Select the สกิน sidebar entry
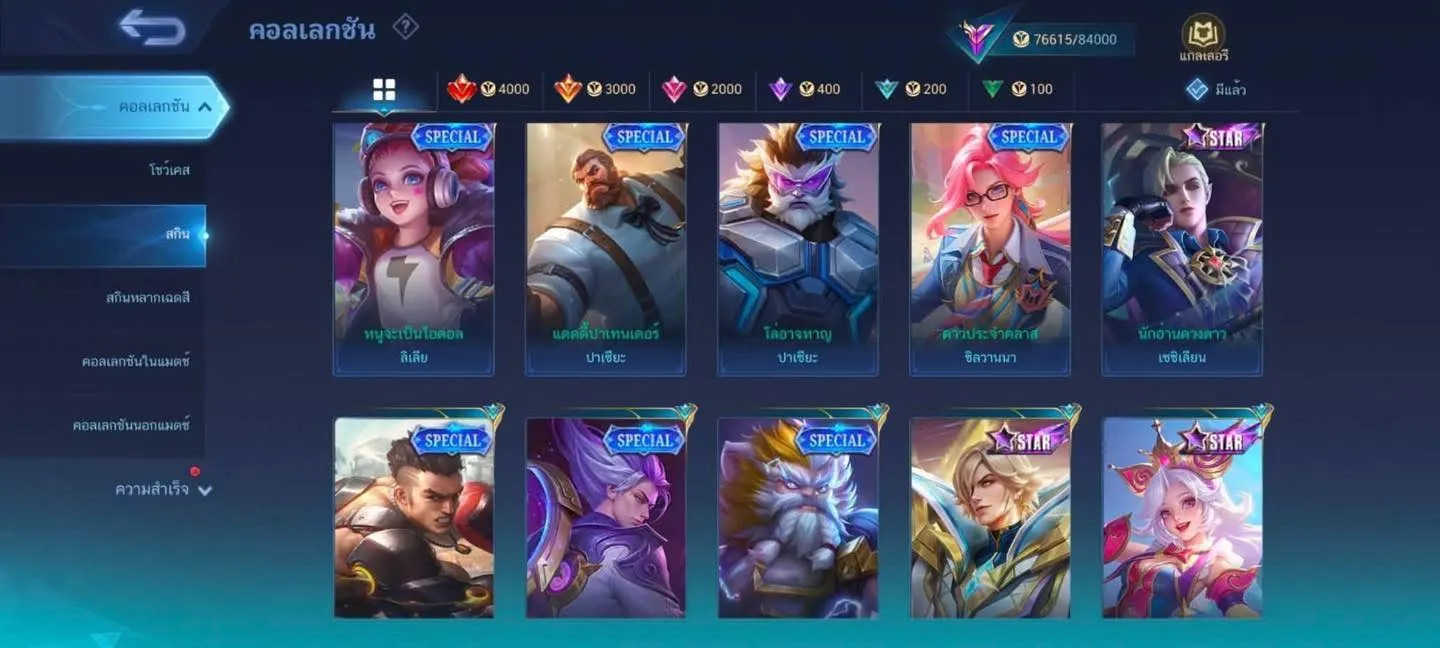 tap(176, 234)
